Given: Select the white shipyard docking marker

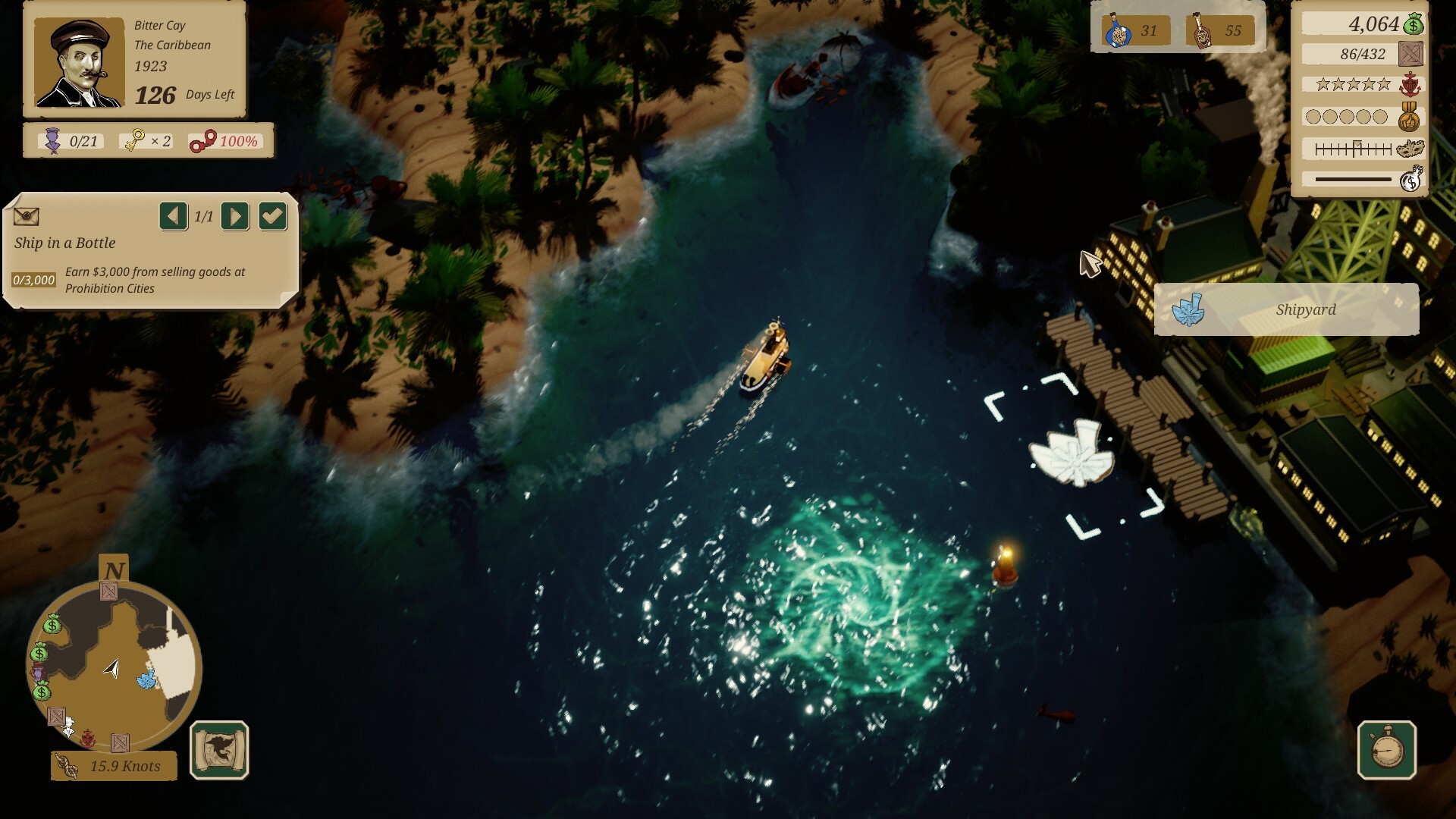Looking at the screenshot, I should tap(1072, 453).
